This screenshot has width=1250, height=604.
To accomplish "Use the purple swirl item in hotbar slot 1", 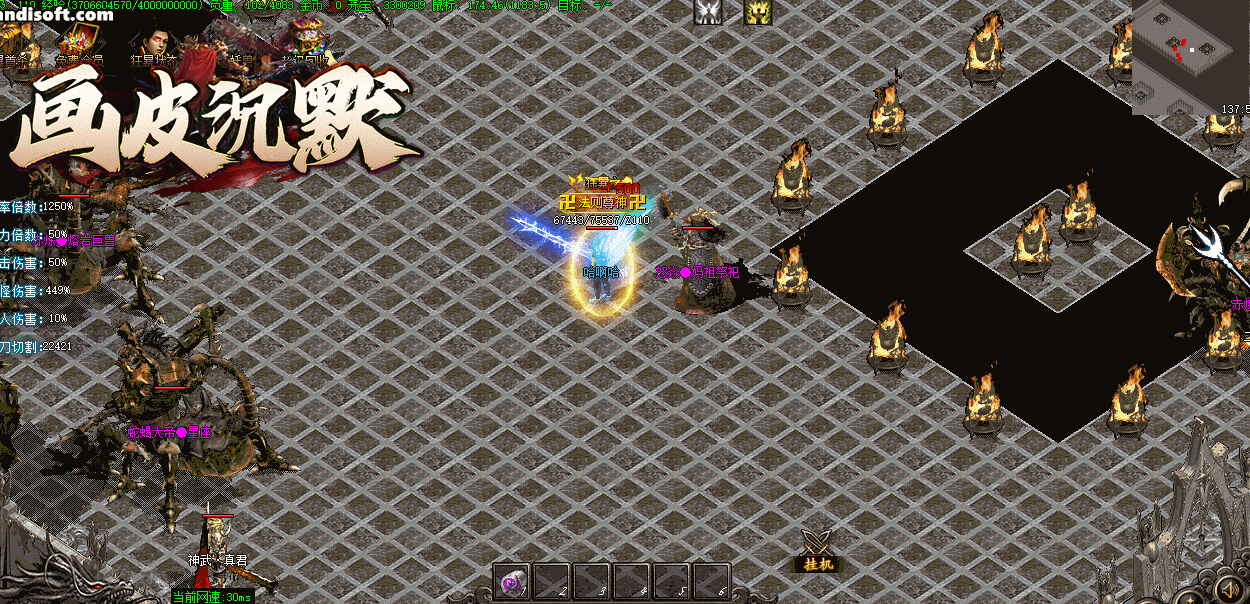I will pos(512,582).
